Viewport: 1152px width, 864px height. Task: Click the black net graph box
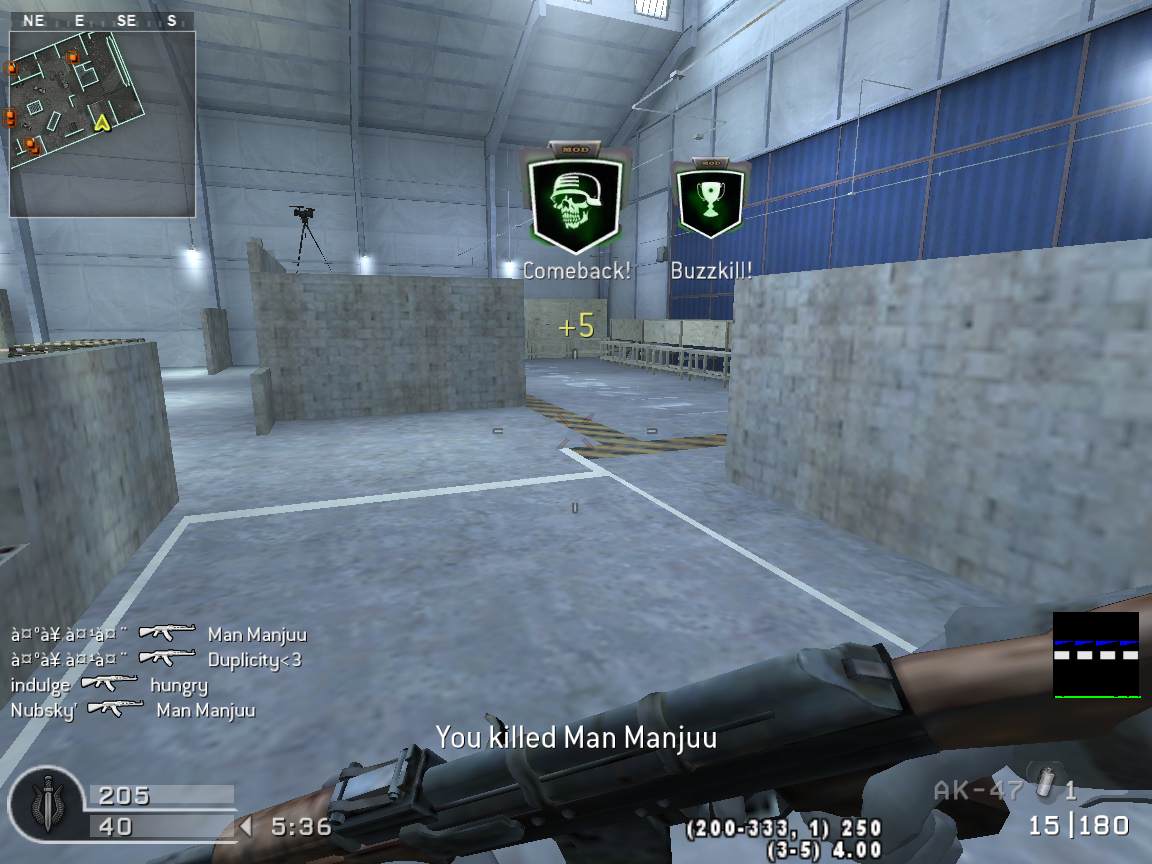1096,654
